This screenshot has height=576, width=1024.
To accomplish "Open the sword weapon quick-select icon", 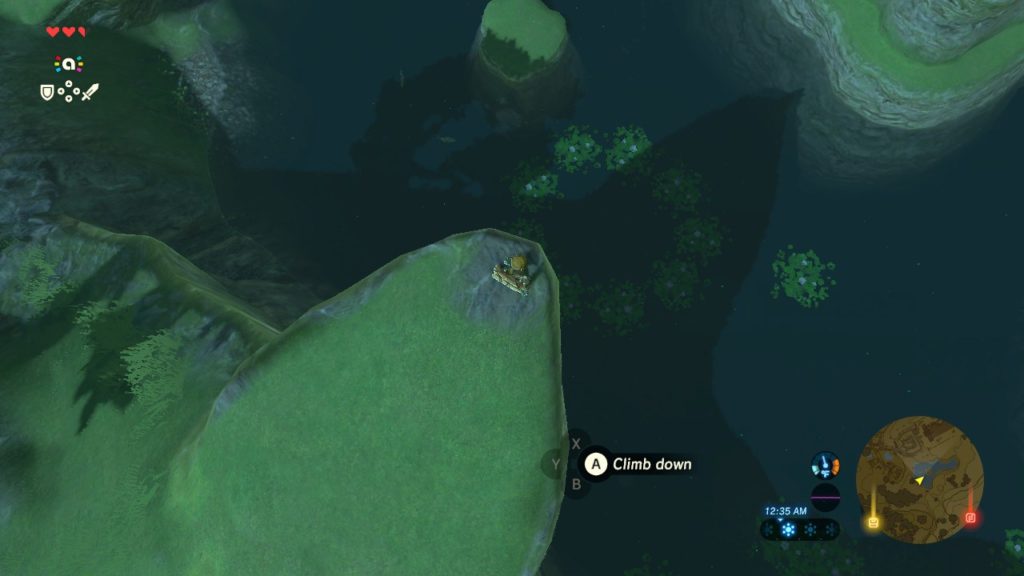I will 90,92.
